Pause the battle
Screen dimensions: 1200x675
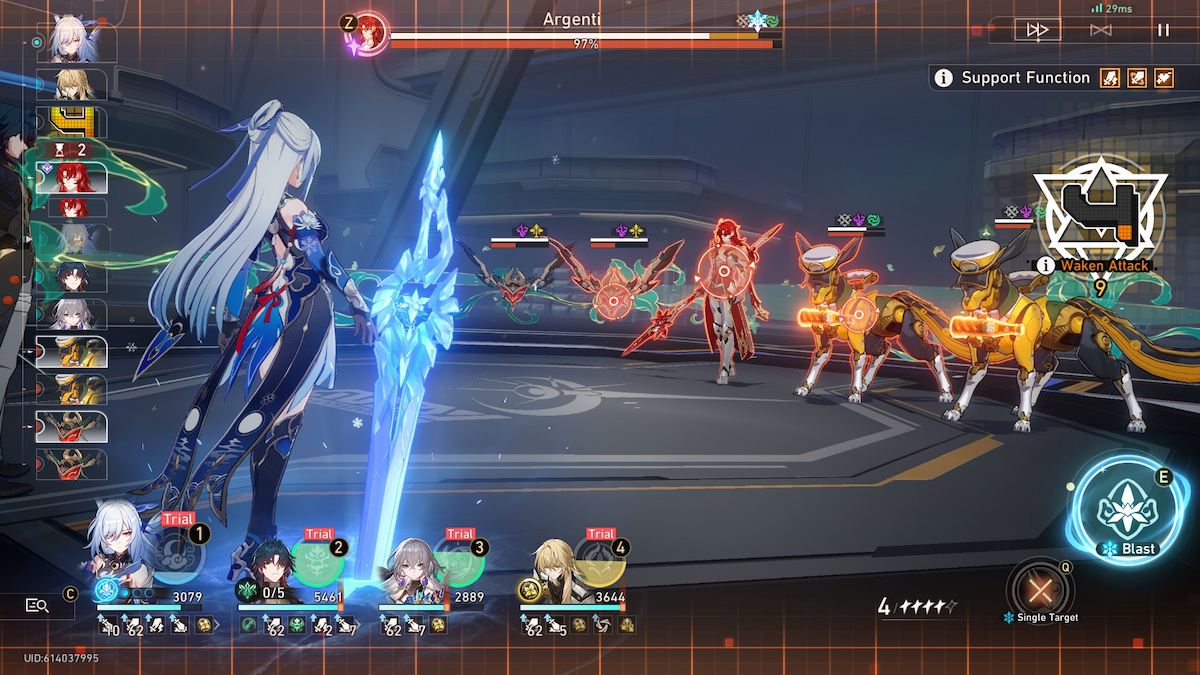coord(1163,30)
